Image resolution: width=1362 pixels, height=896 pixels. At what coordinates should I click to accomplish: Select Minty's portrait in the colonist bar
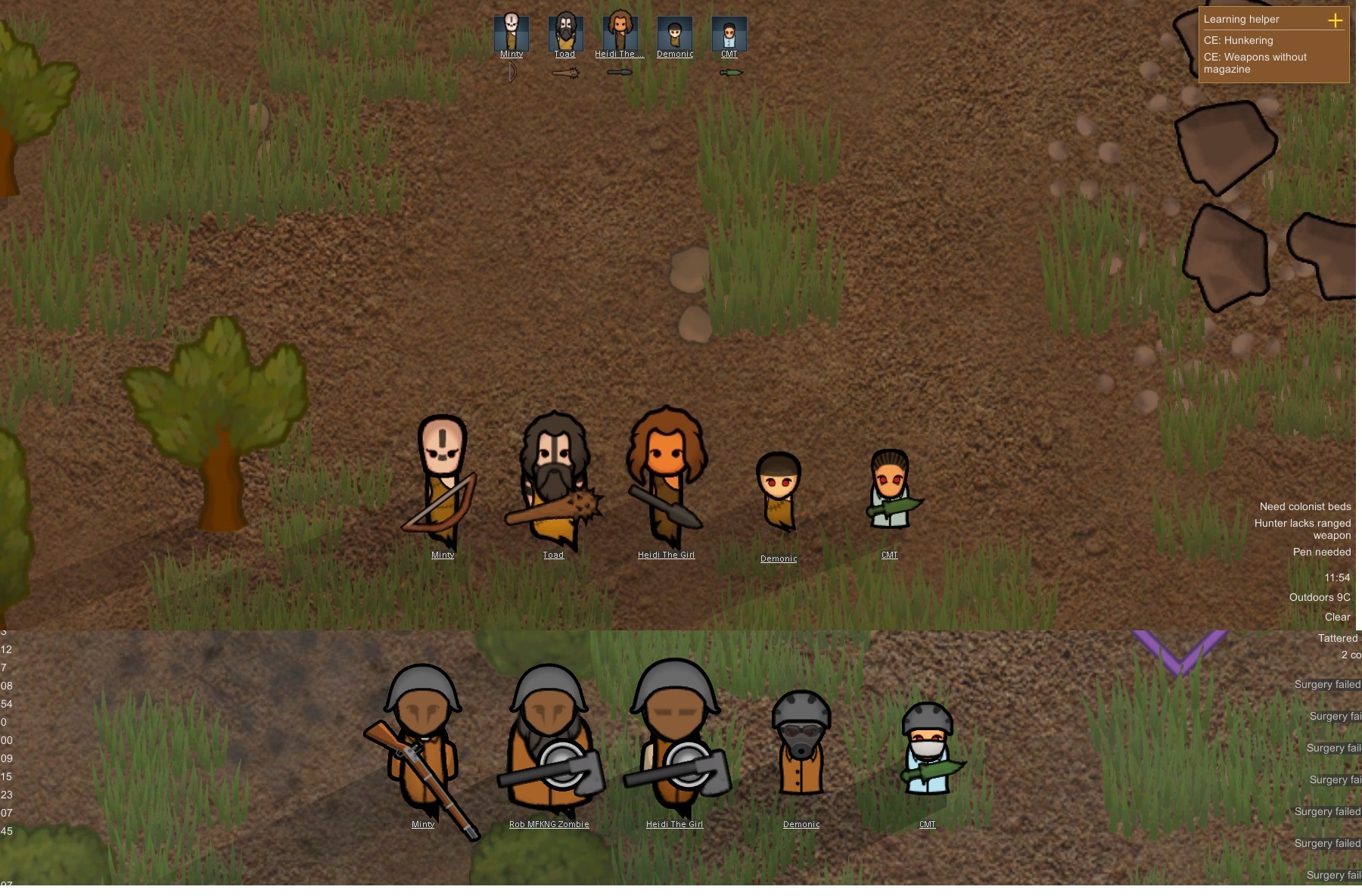pyautogui.click(x=512, y=33)
